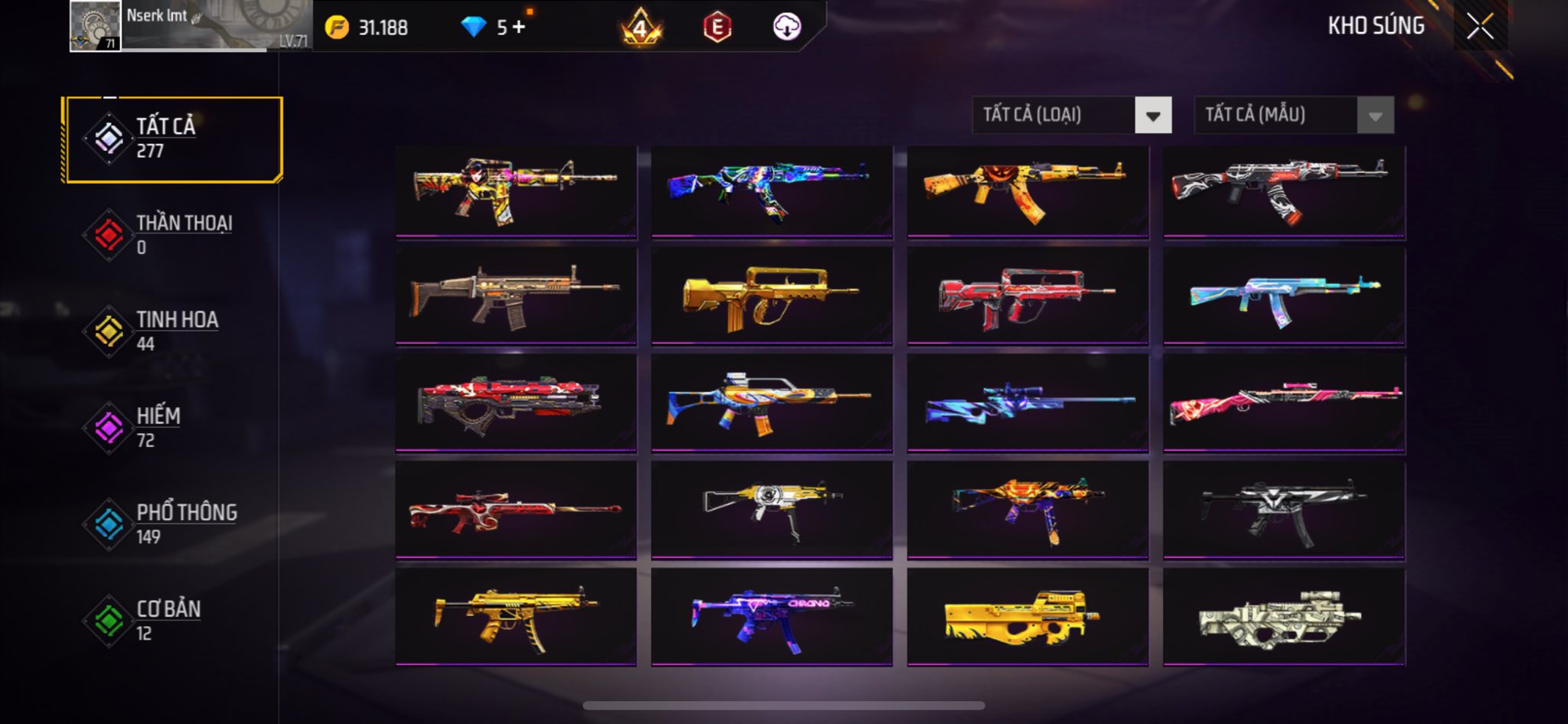Choose the blue AWM sniper skin

(1027, 403)
